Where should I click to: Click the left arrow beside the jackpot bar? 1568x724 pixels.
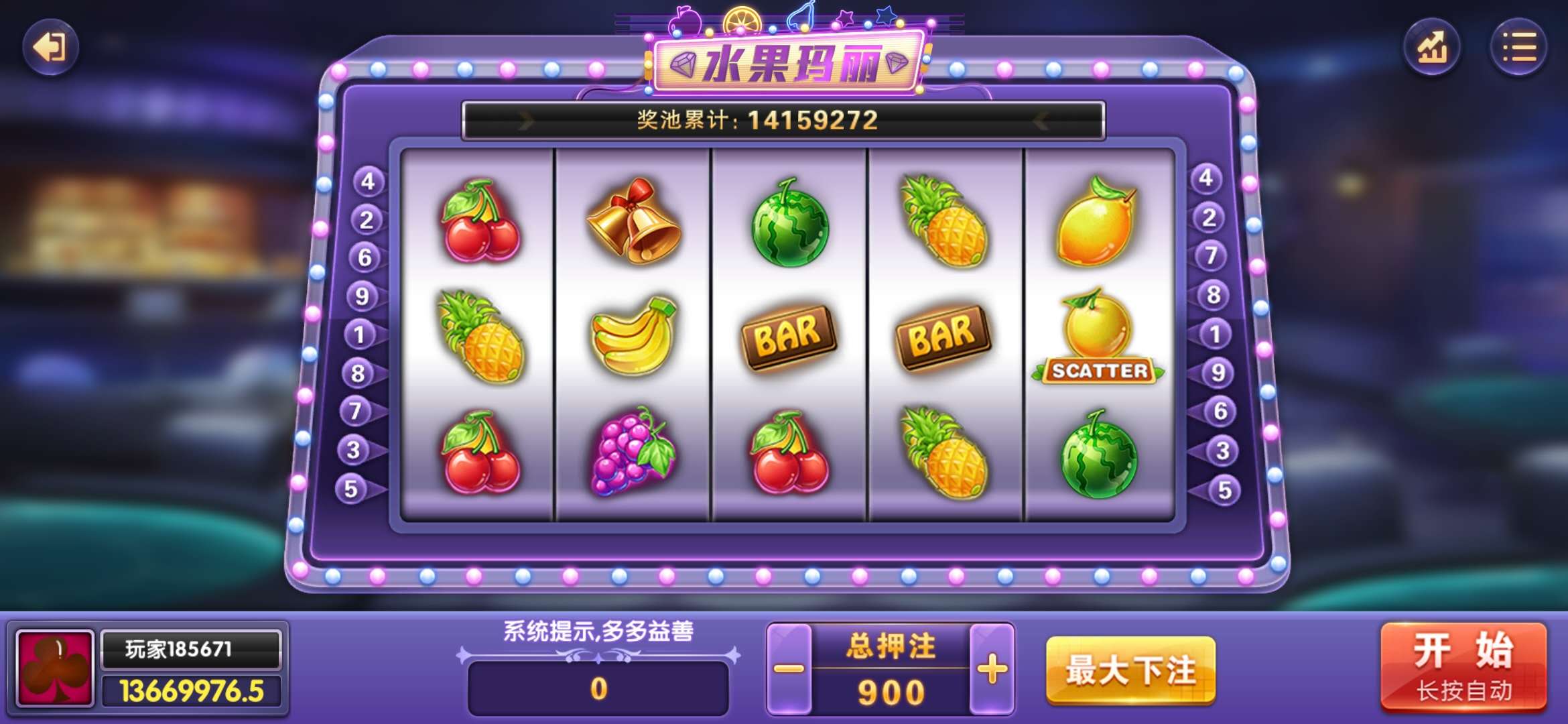pyautogui.click(x=525, y=121)
